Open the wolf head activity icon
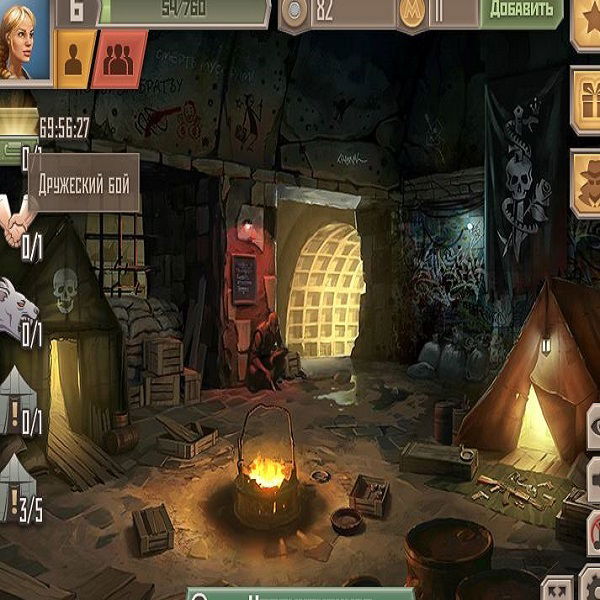The width and height of the screenshot is (600, 600). pos(17,303)
